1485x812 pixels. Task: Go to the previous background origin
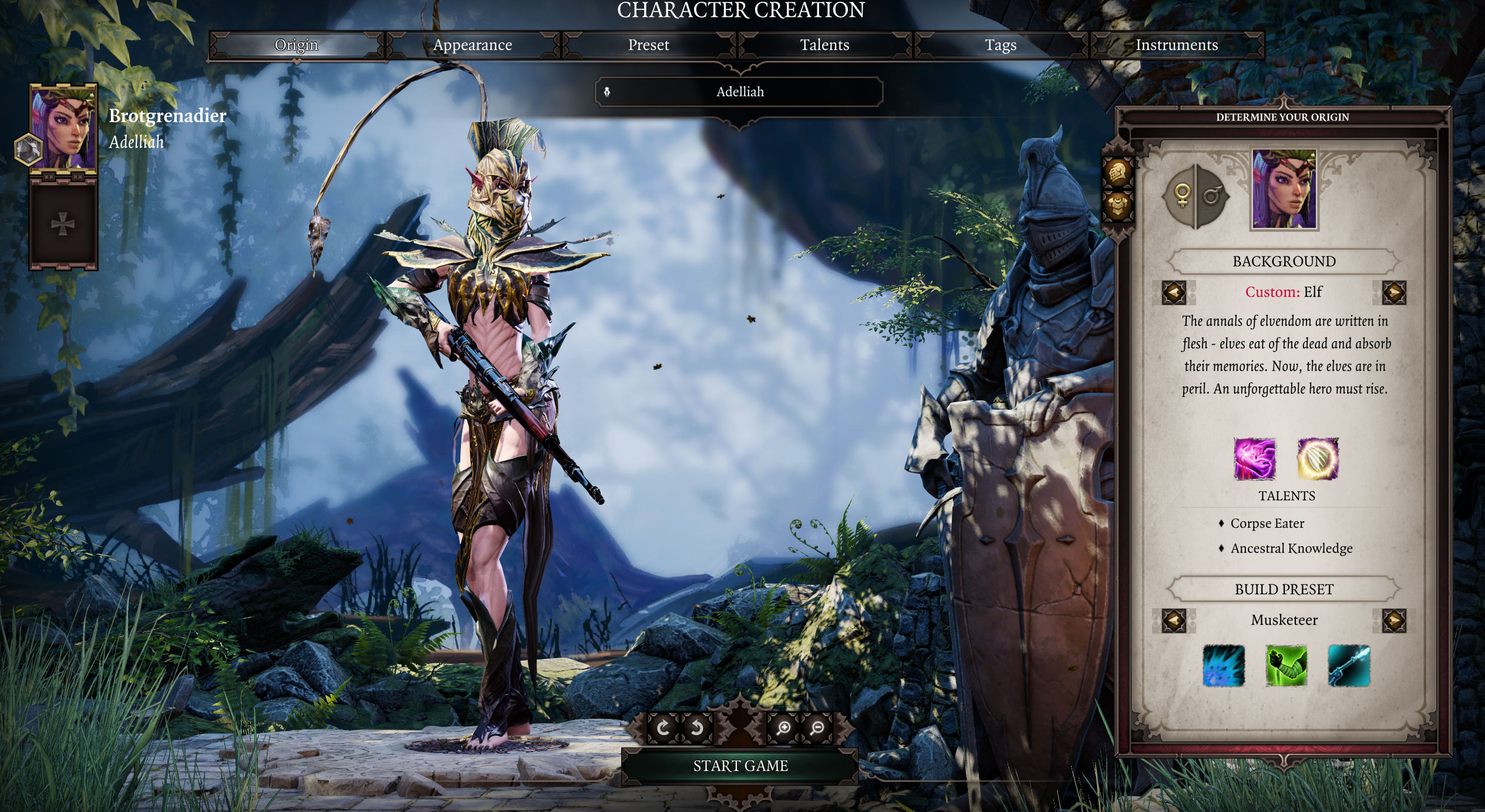coord(1174,292)
